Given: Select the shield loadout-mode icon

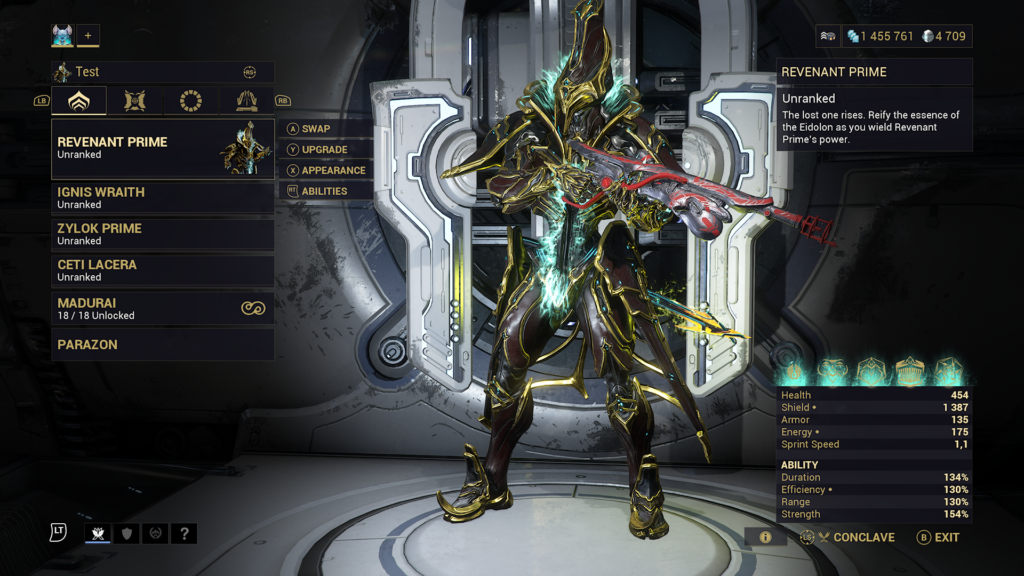Looking at the screenshot, I should (x=127, y=534).
